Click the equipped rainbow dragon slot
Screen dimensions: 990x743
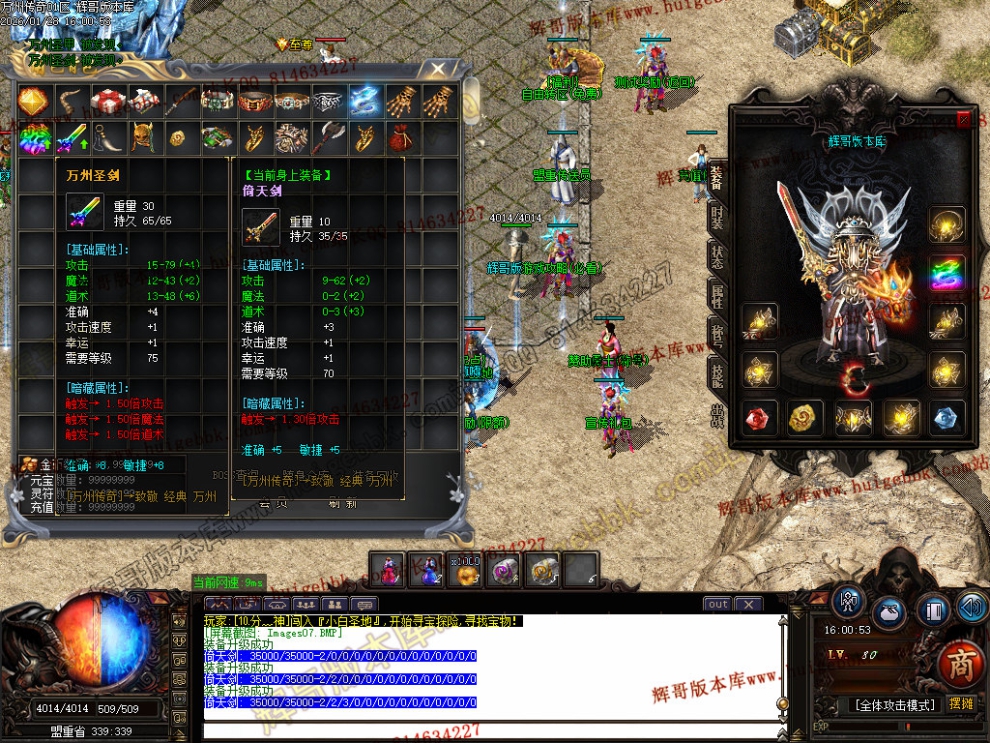pos(947,273)
